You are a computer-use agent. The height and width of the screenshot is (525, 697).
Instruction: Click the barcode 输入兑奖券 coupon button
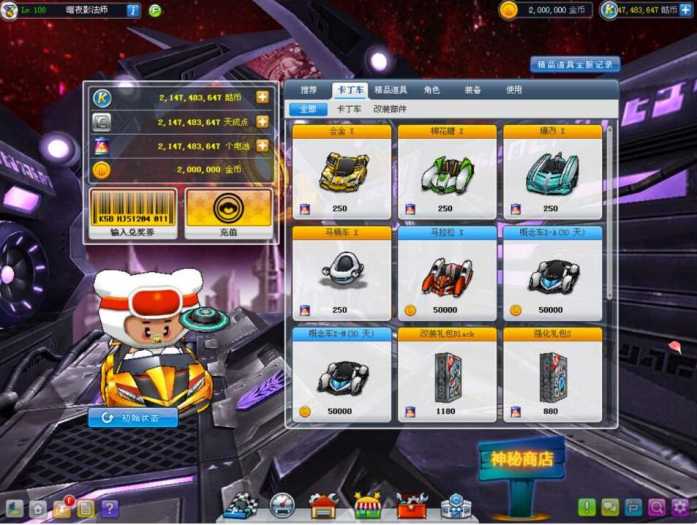131,214
